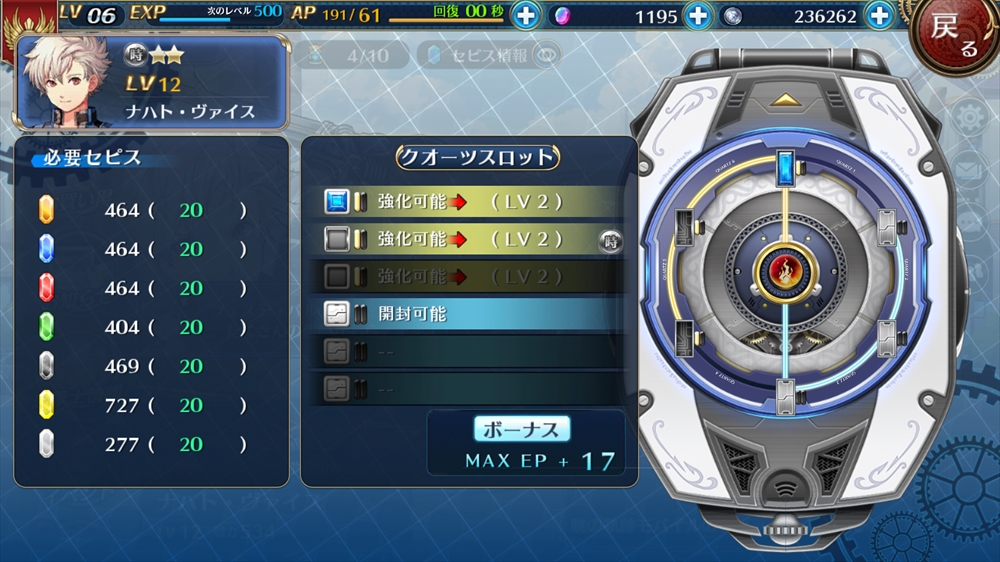Add AP with the plus button
Image resolution: width=1000 pixels, height=562 pixels.
pyautogui.click(x=526, y=15)
